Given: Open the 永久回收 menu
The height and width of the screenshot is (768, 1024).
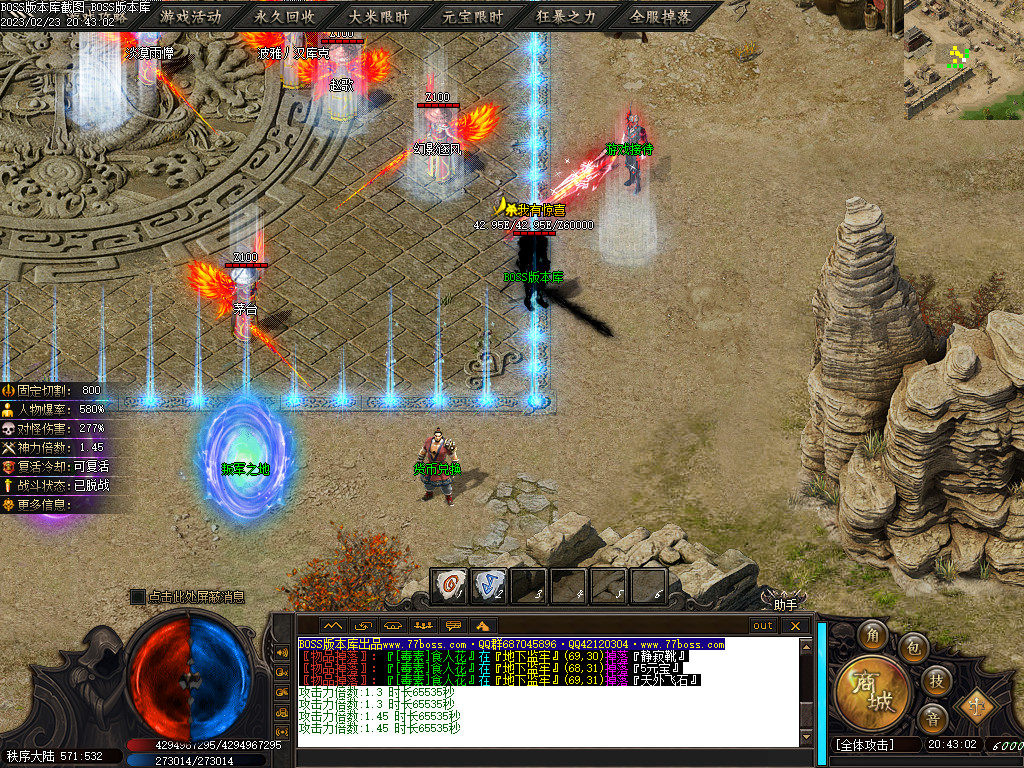Looking at the screenshot, I should pyautogui.click(x=285, y=17).
